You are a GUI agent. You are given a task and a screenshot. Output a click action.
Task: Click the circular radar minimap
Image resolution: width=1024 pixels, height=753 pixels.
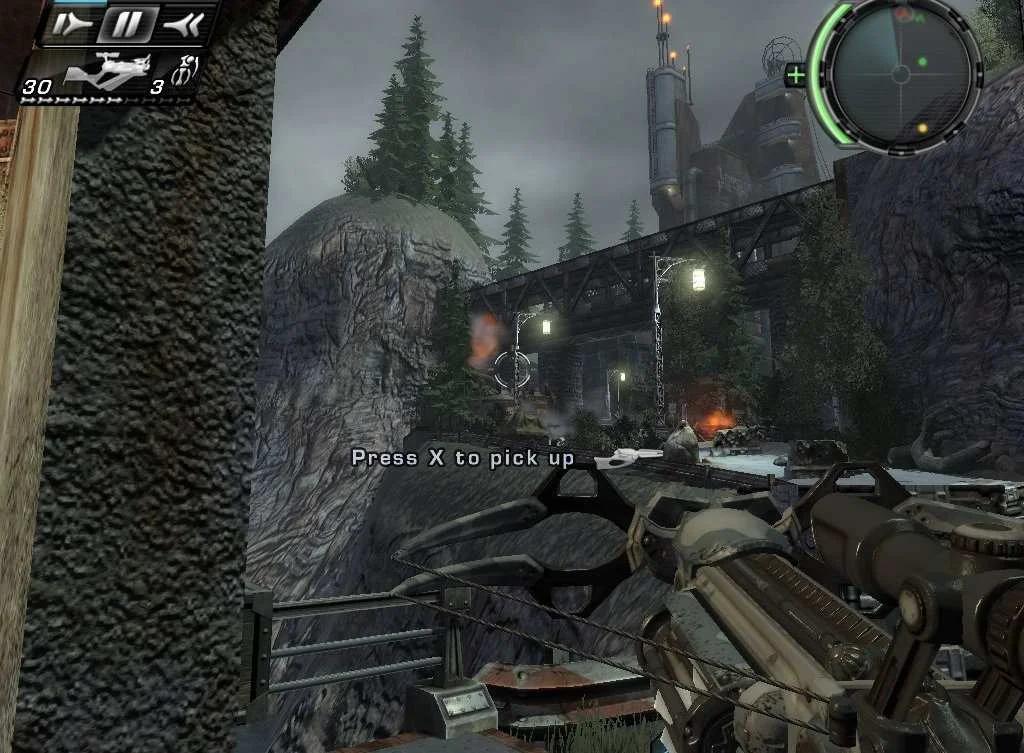(899, 74)
